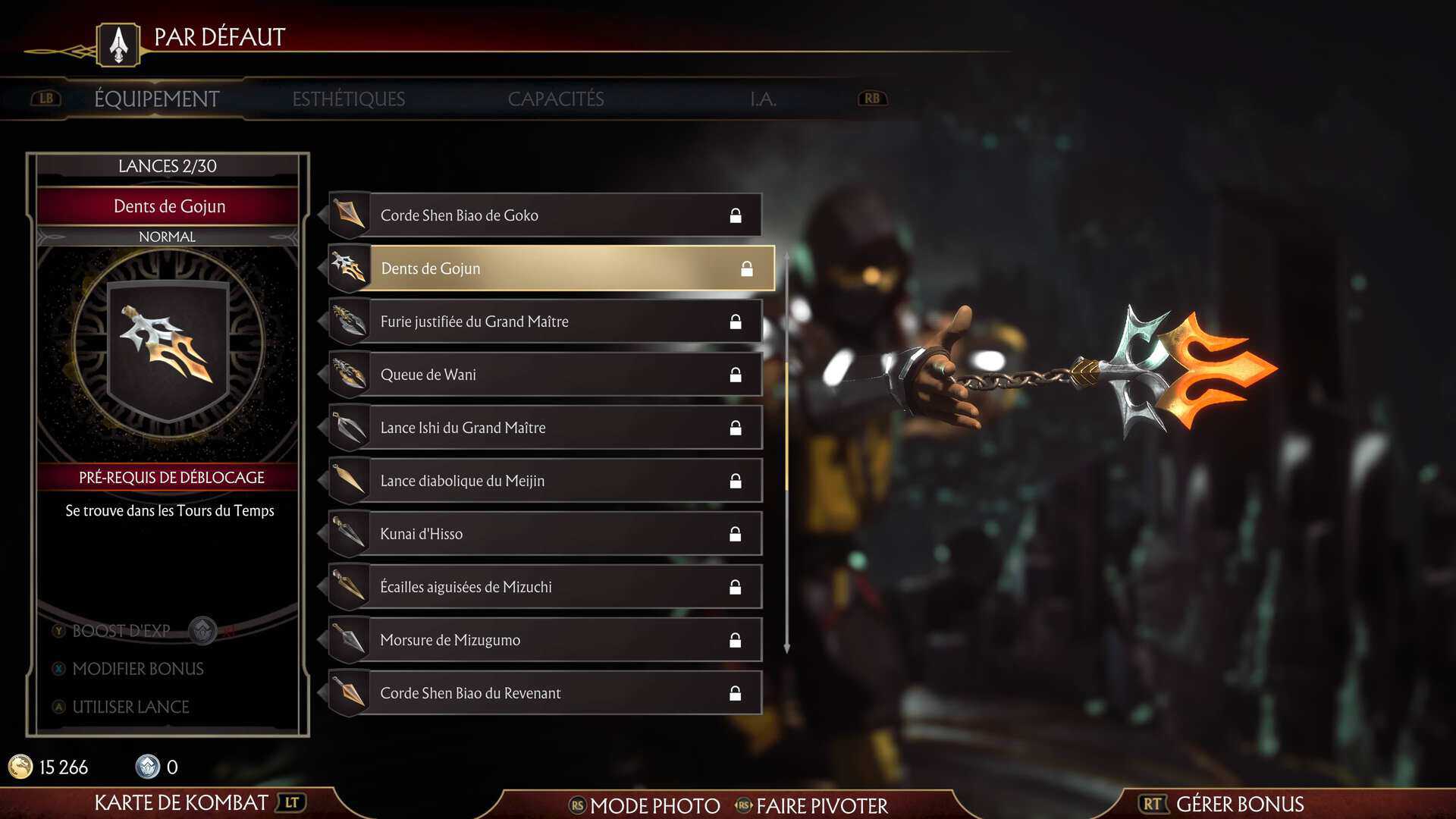Select the I.A. tab
Image resolution: width=1456 pixels, height=819 pixels.
click(x=763, y=99)
